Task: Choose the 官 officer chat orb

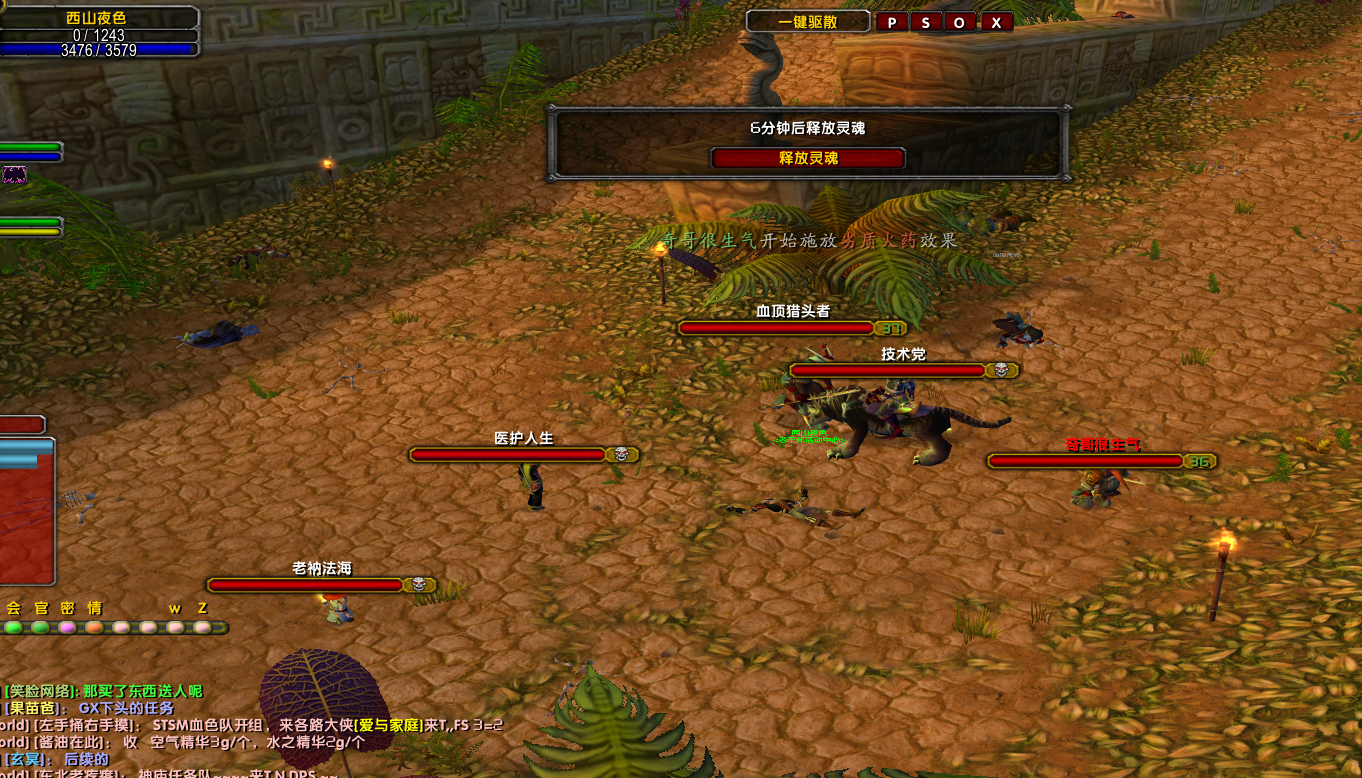Action: 40,628
